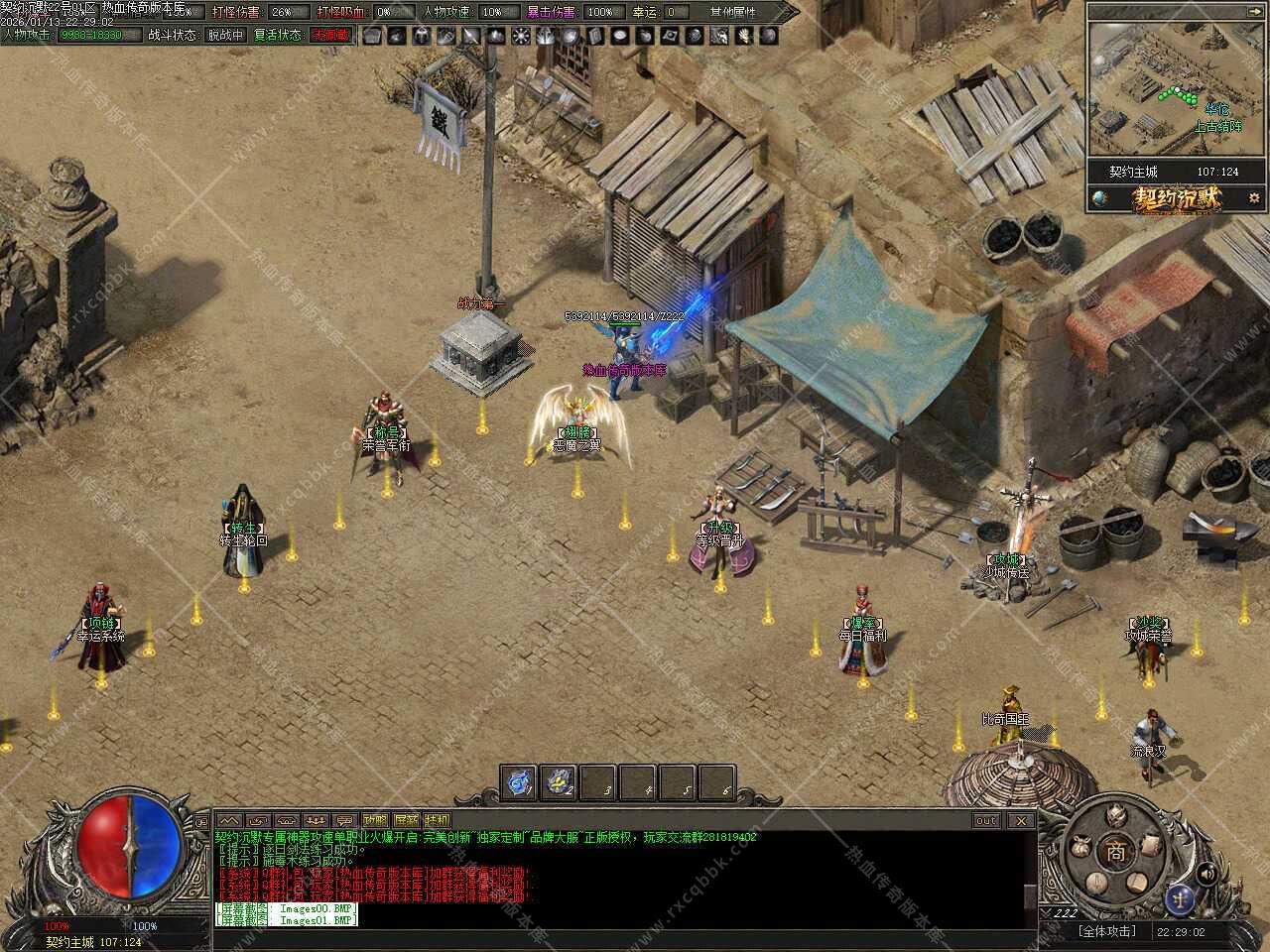Click the first mountain-shaped chat channel button
The image size is (1270, 952).
click(230, 820)
